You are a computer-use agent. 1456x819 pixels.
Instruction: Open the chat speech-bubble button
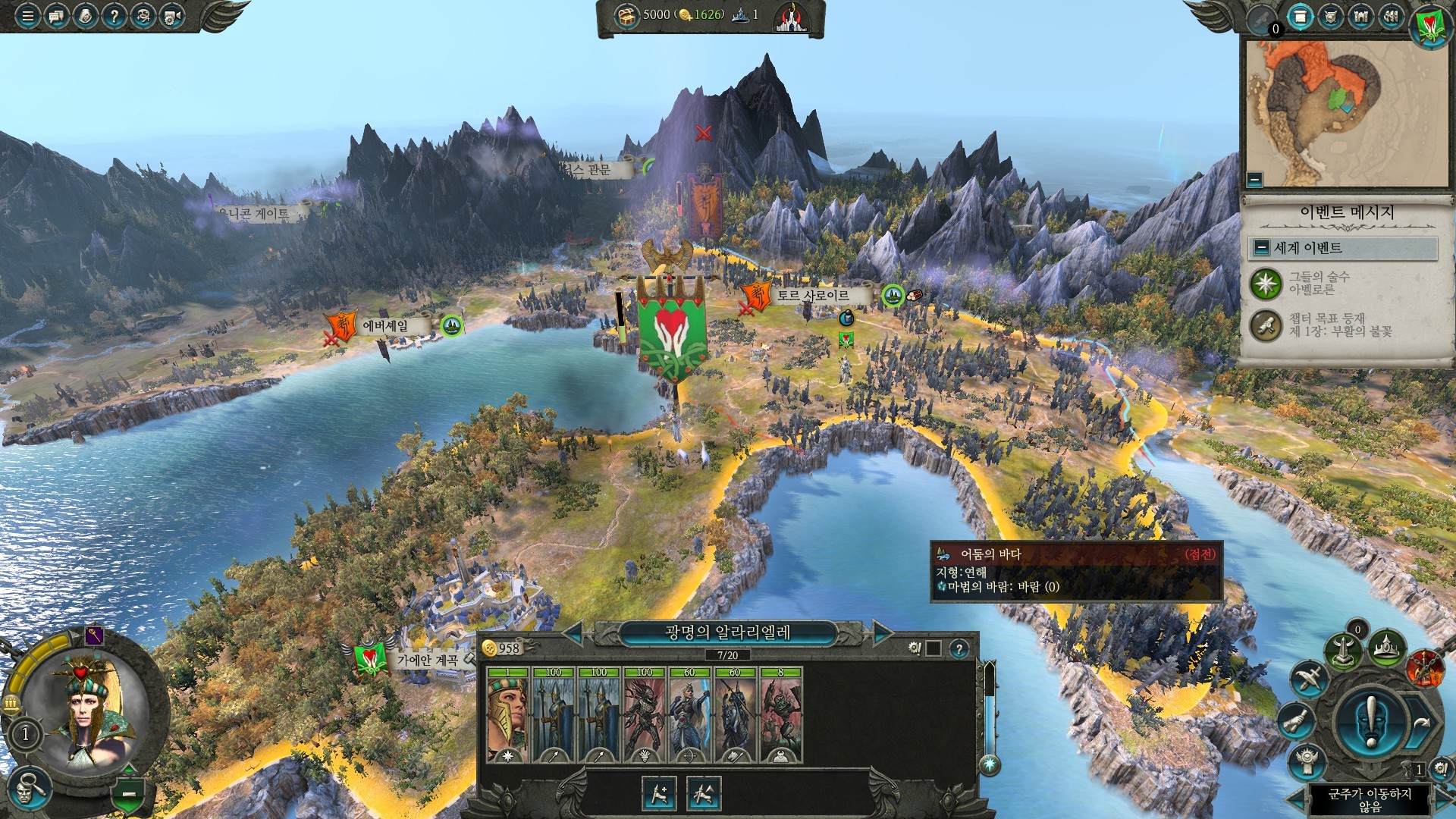pyautogui.click(x=56, y=15)
